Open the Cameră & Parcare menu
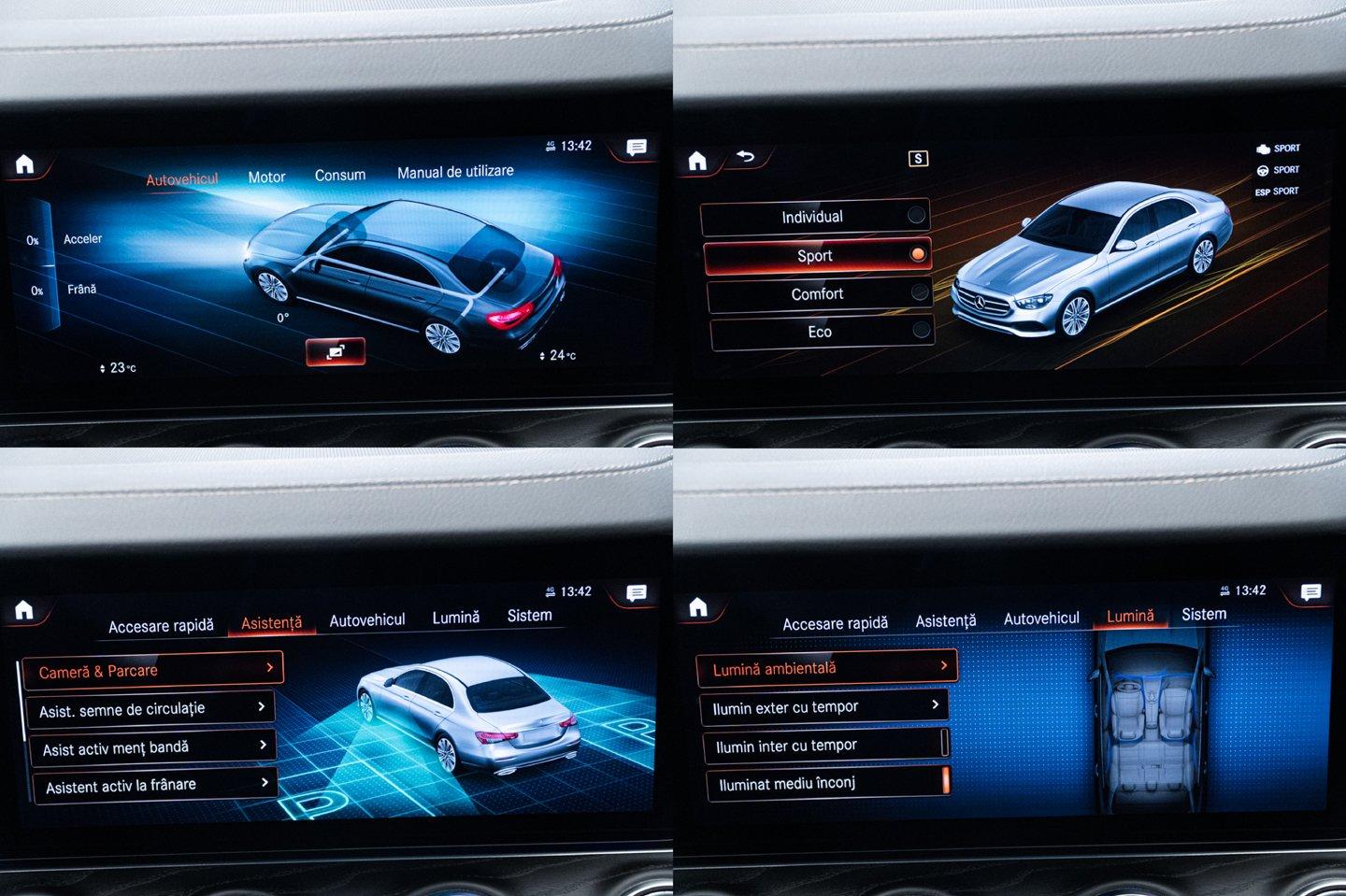Screen dimensions: 1346x896 151,670
